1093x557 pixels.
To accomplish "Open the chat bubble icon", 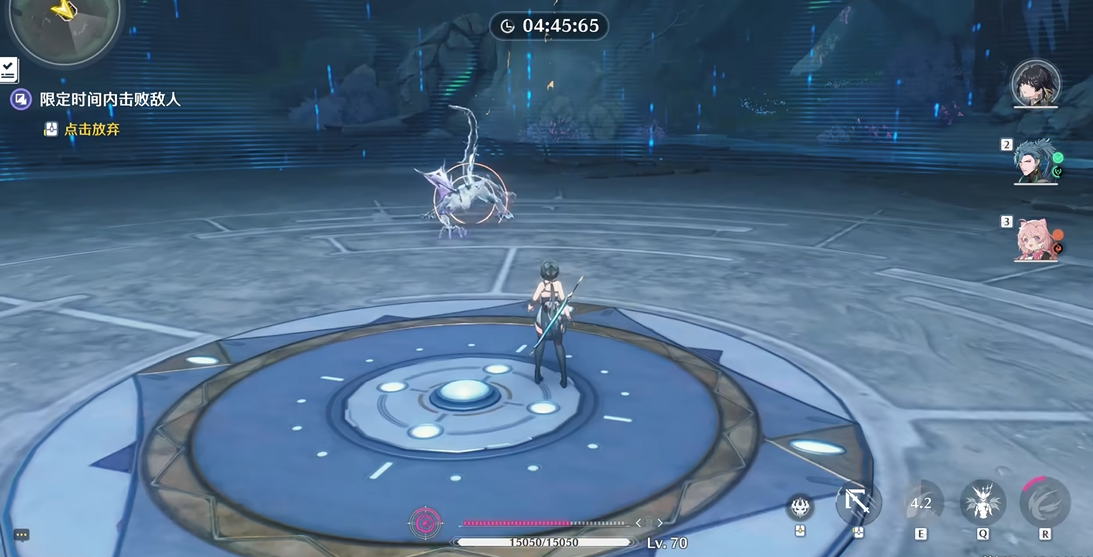I will 22,535.
